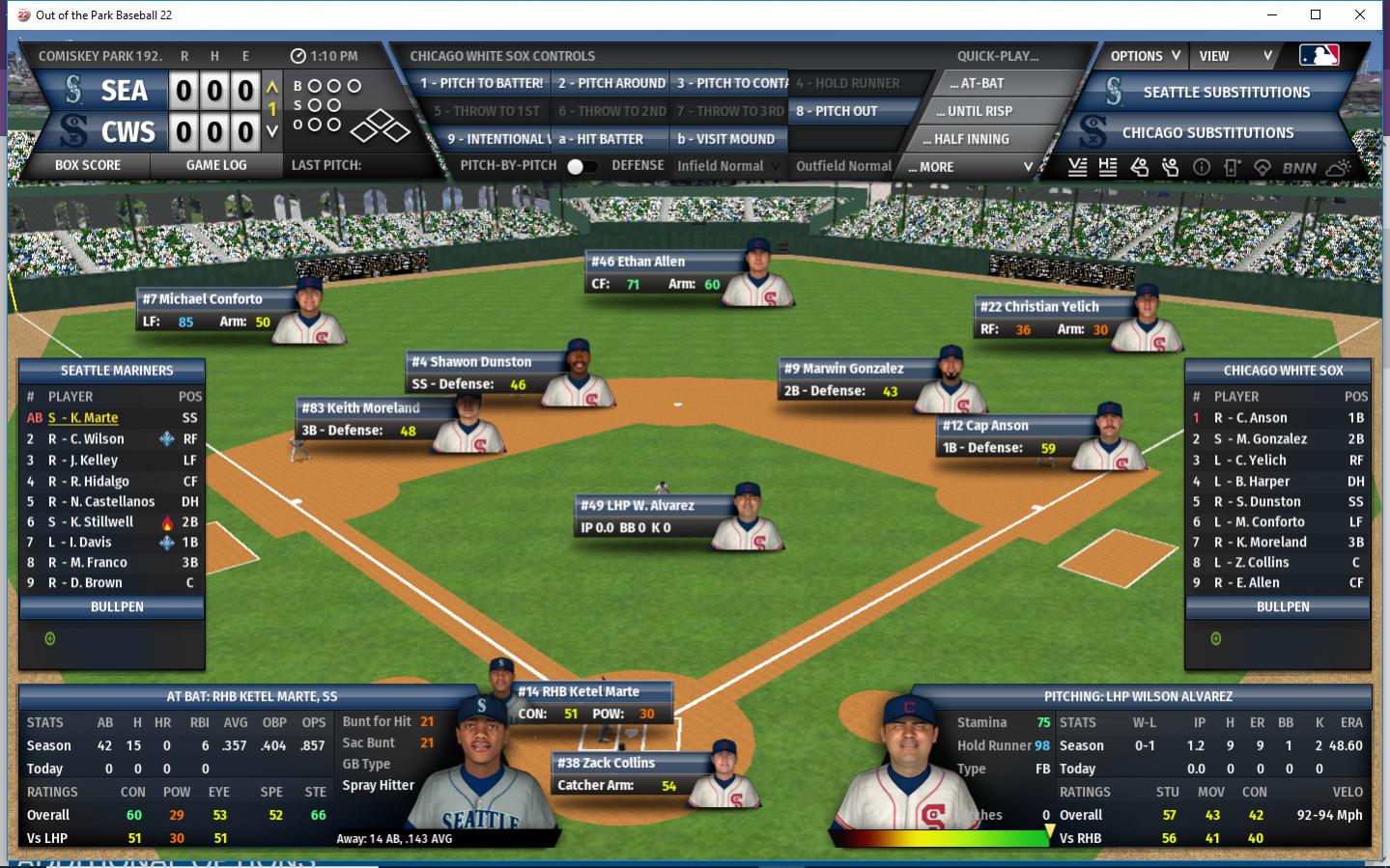The image size is (1390, 868).
Task: Quick-play the Half Inning
Action: coord(972,139)
